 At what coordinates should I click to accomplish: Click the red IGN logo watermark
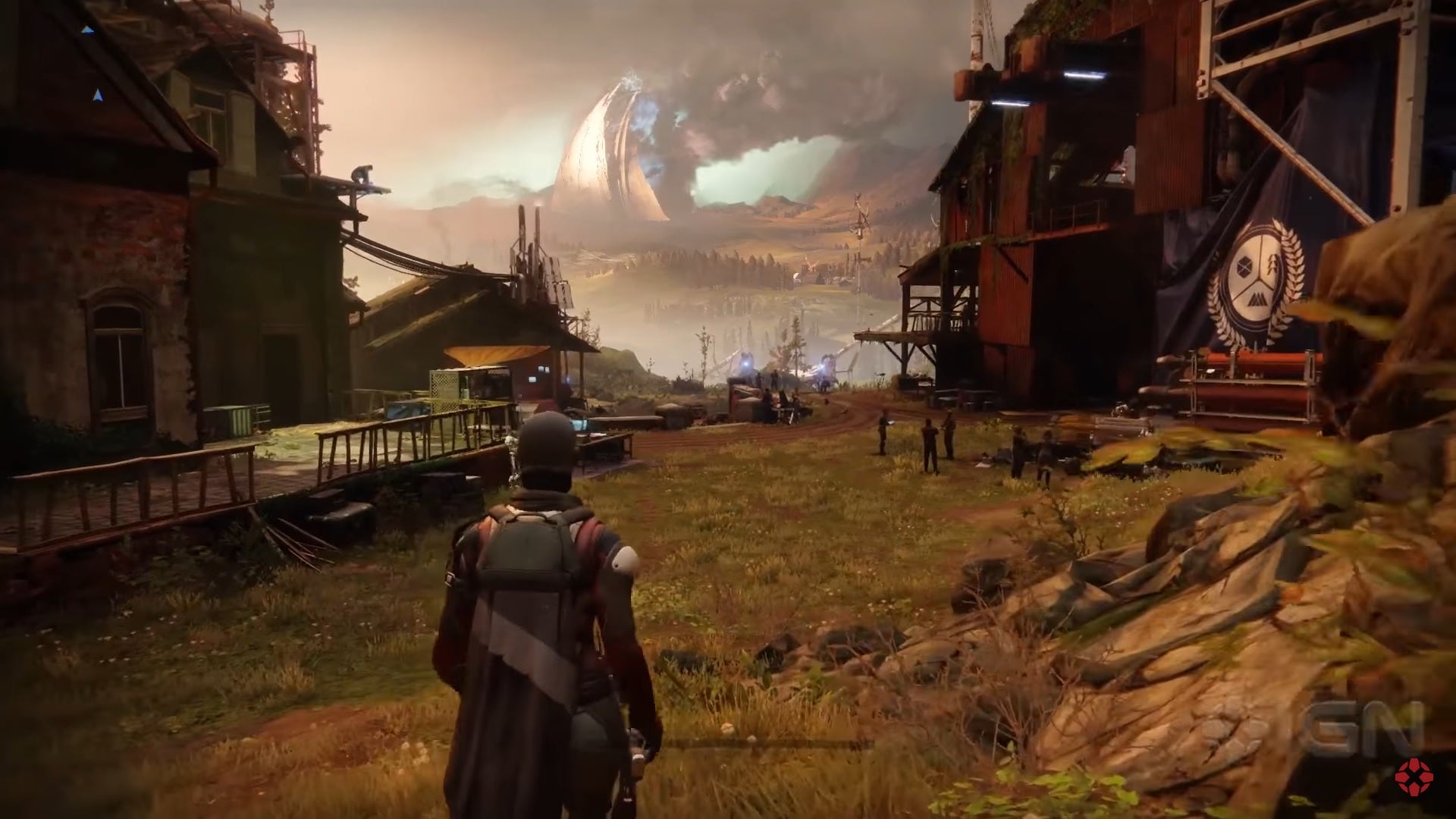pyautogui.click(x=1414, y=780)
